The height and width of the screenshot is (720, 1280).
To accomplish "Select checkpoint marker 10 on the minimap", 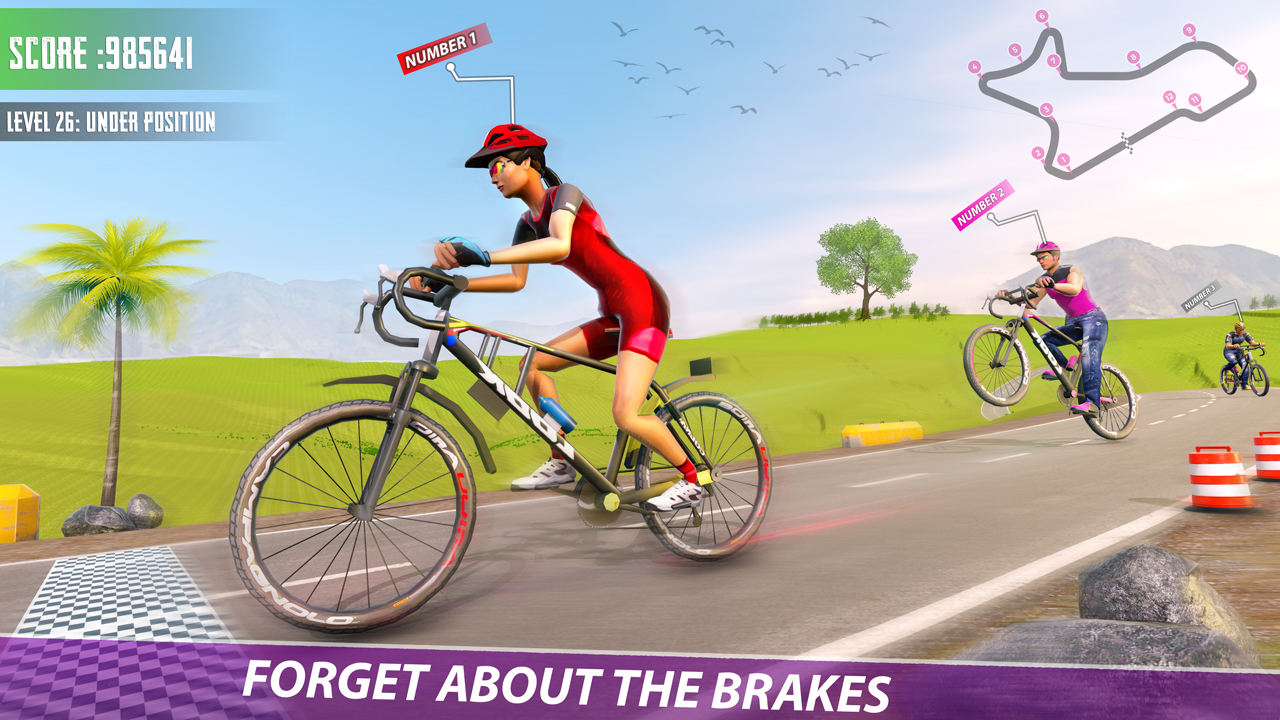I will 1241,68.
